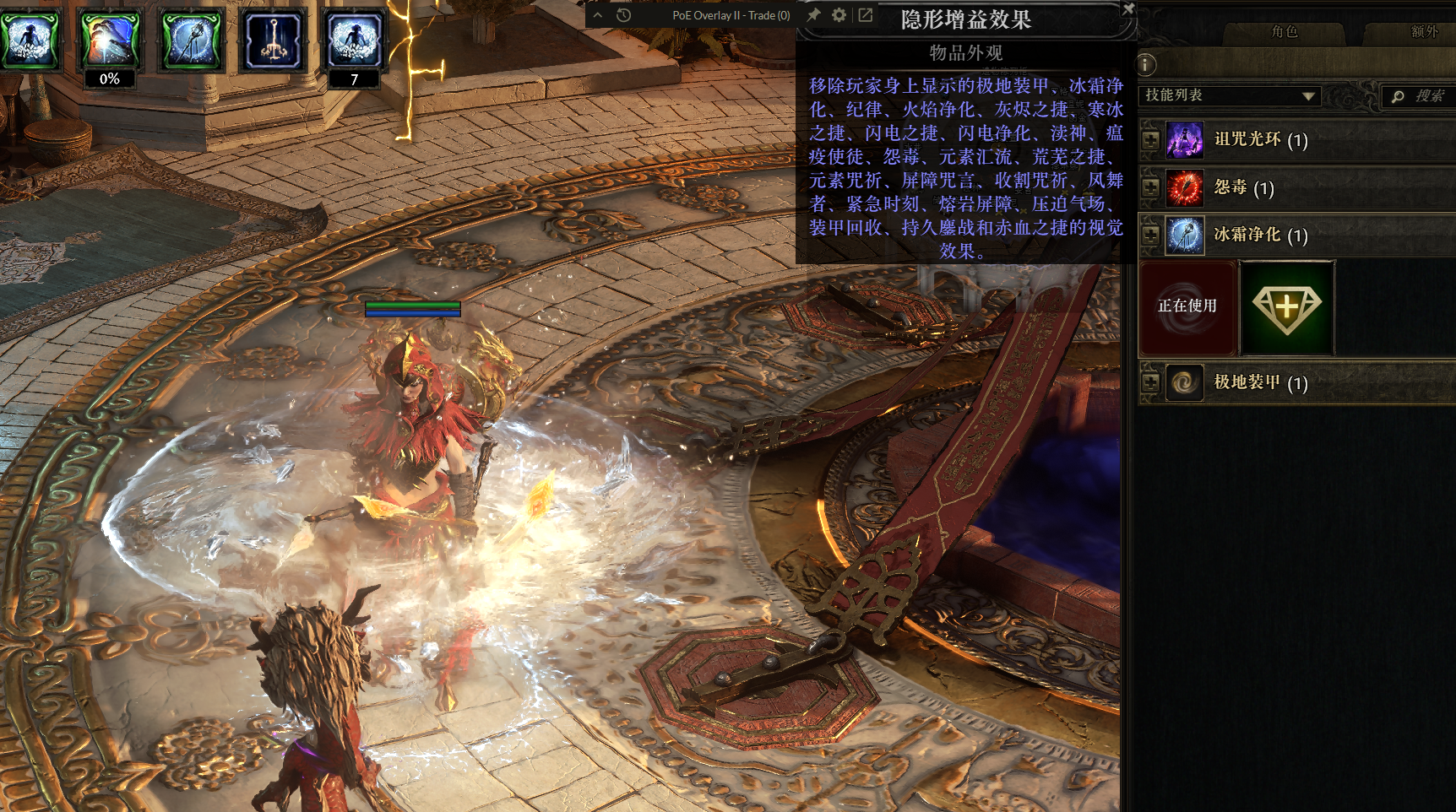Expand the 极地装甲 skill row
Viewport: 1456px width, 812px height.
[x=1150, y=383]
